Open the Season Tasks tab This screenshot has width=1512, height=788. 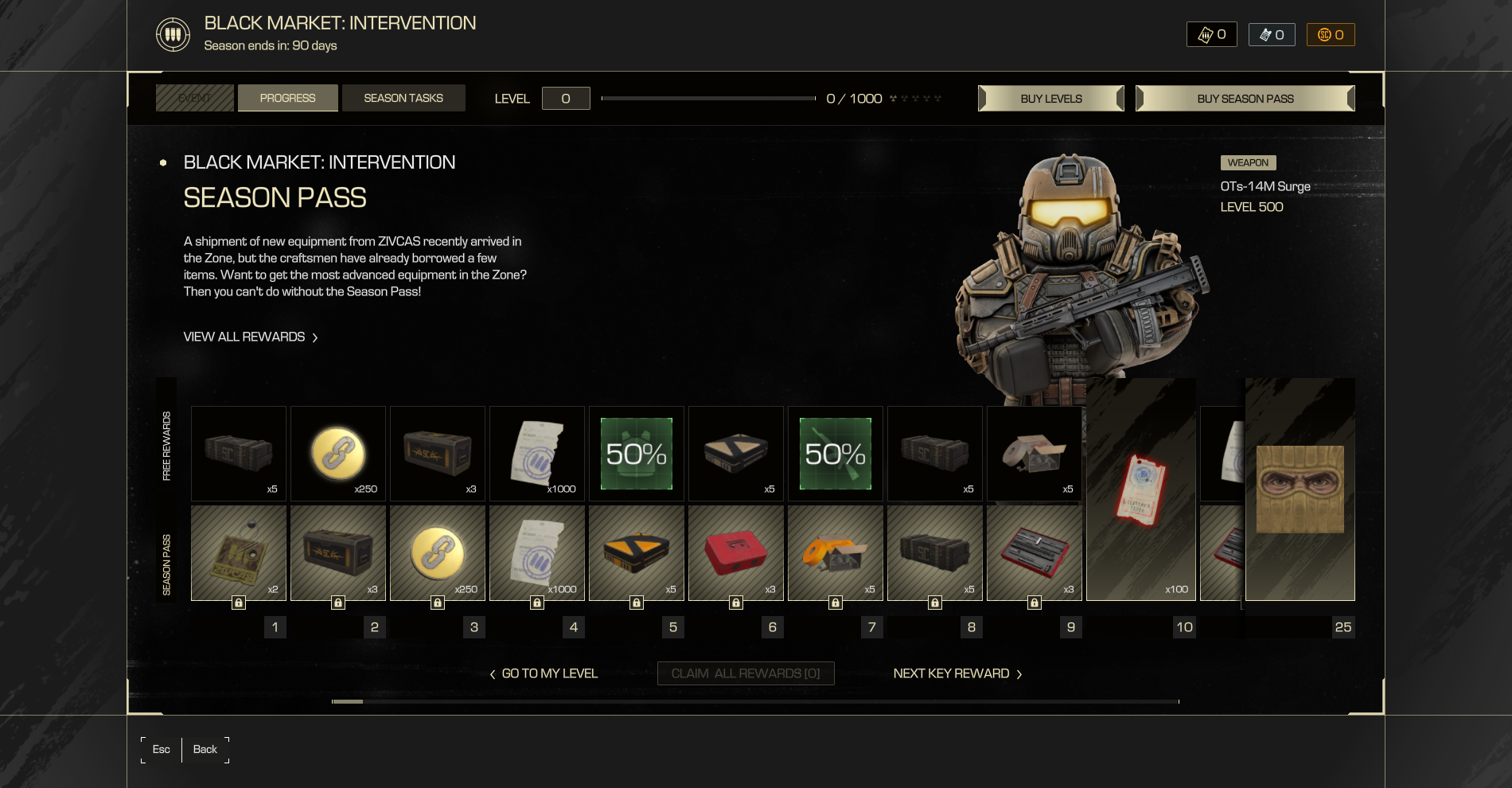403,98
